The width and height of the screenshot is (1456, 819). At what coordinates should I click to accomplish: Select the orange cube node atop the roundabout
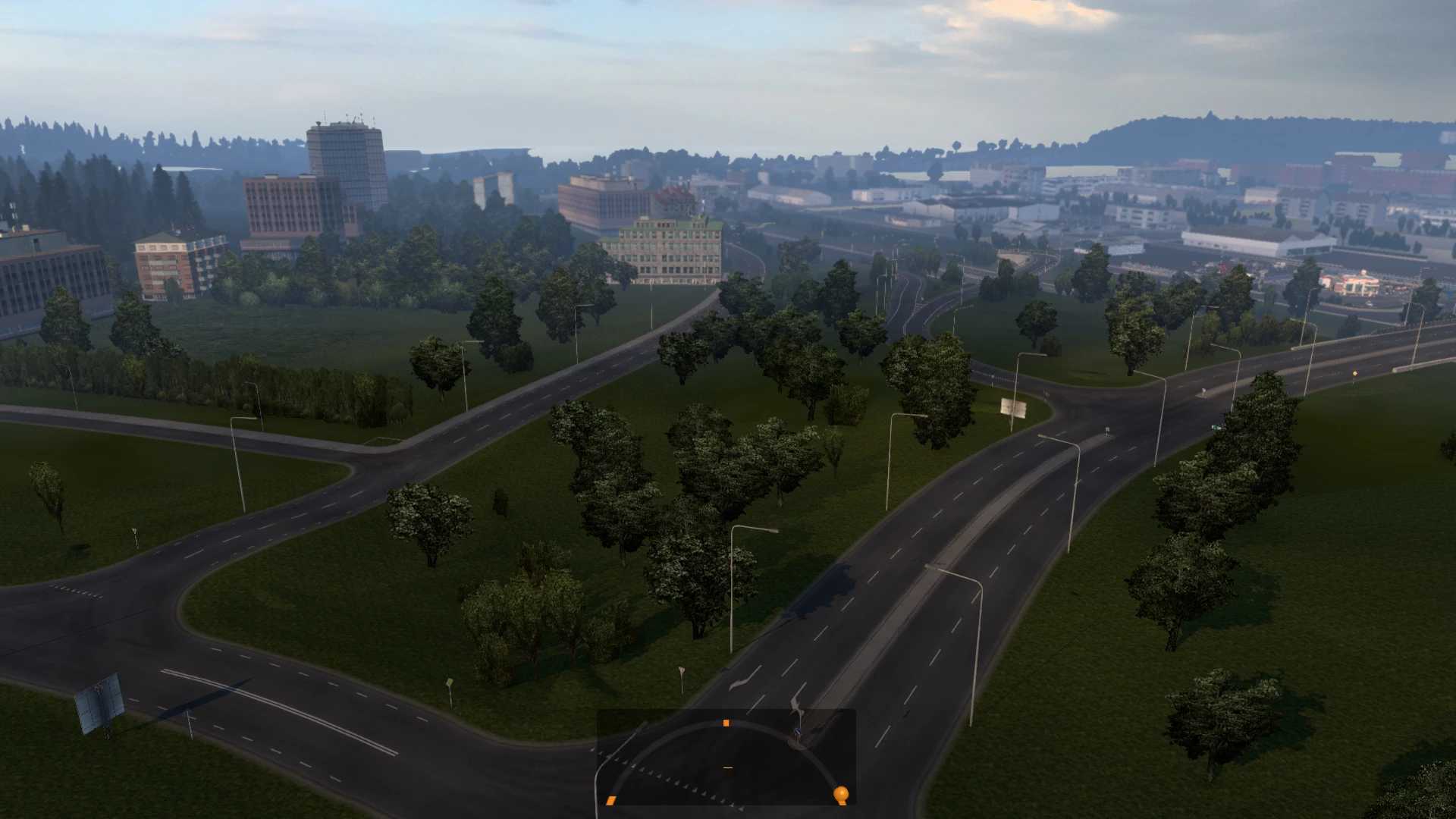coord(726,723)
